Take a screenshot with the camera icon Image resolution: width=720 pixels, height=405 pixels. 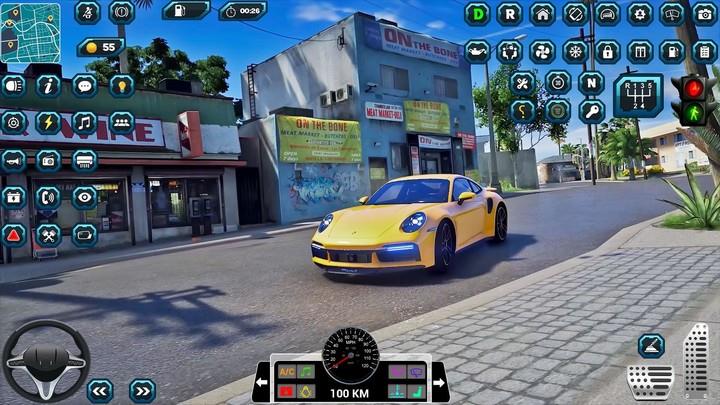(704, 15)
